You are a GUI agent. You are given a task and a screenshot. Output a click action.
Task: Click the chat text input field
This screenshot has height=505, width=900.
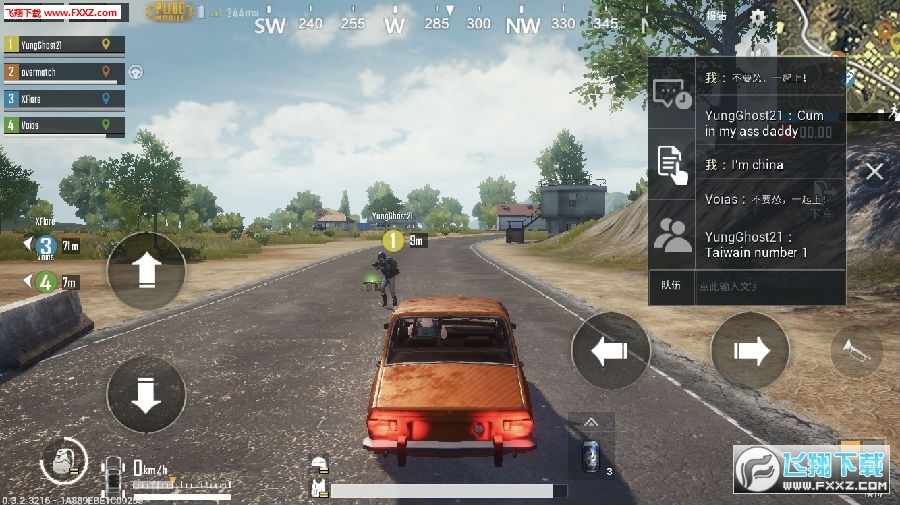pyautogui.click(x=765, y=286)
